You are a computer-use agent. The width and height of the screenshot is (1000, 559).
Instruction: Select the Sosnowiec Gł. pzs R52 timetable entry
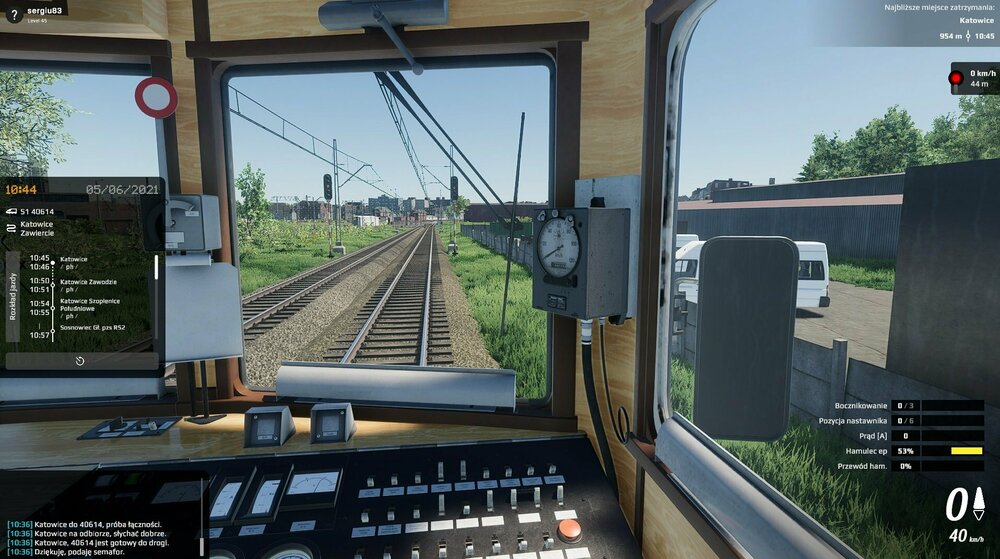pos(92,328)
